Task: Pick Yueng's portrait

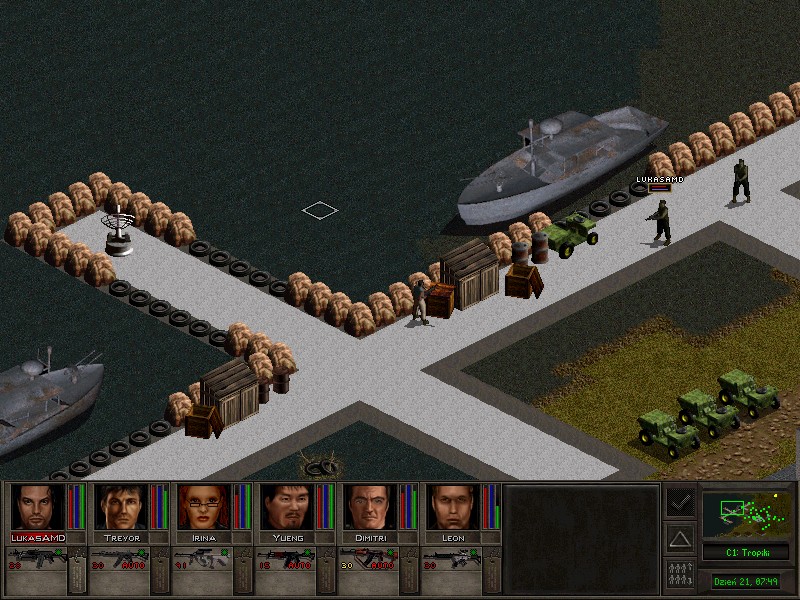Action: 286,507
